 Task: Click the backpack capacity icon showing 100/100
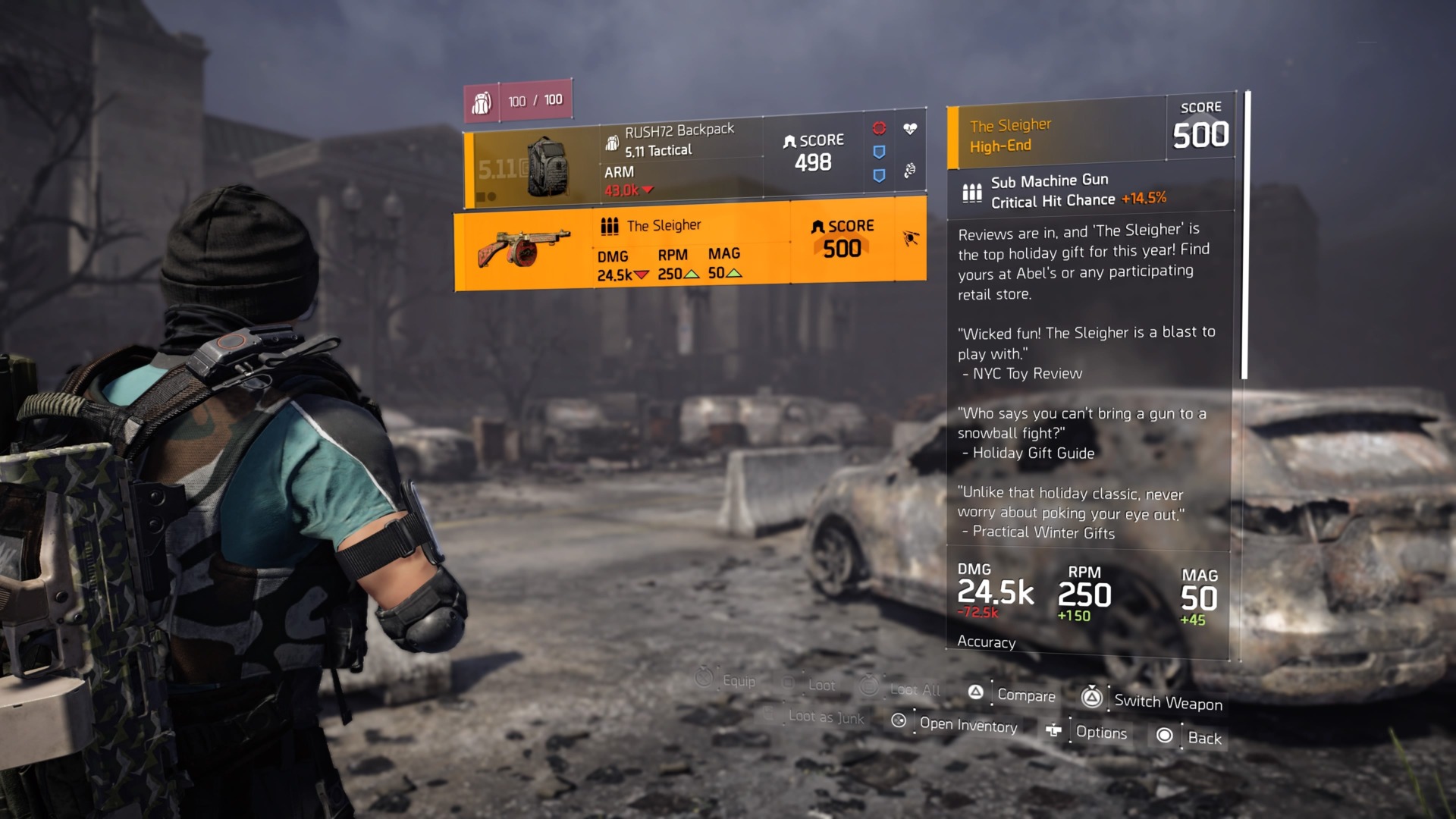(482, 102)
